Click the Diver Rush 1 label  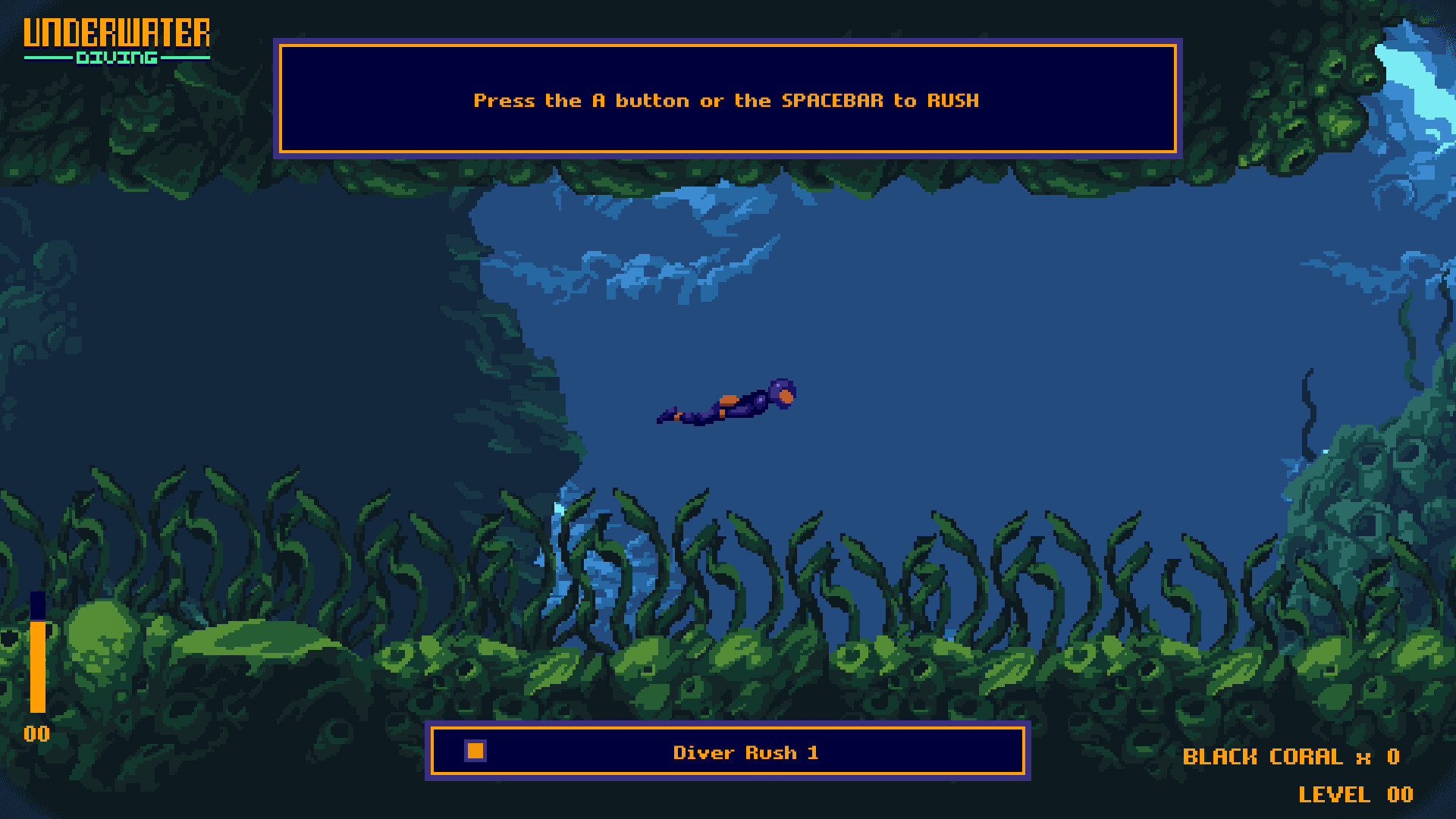coord(746,752)
